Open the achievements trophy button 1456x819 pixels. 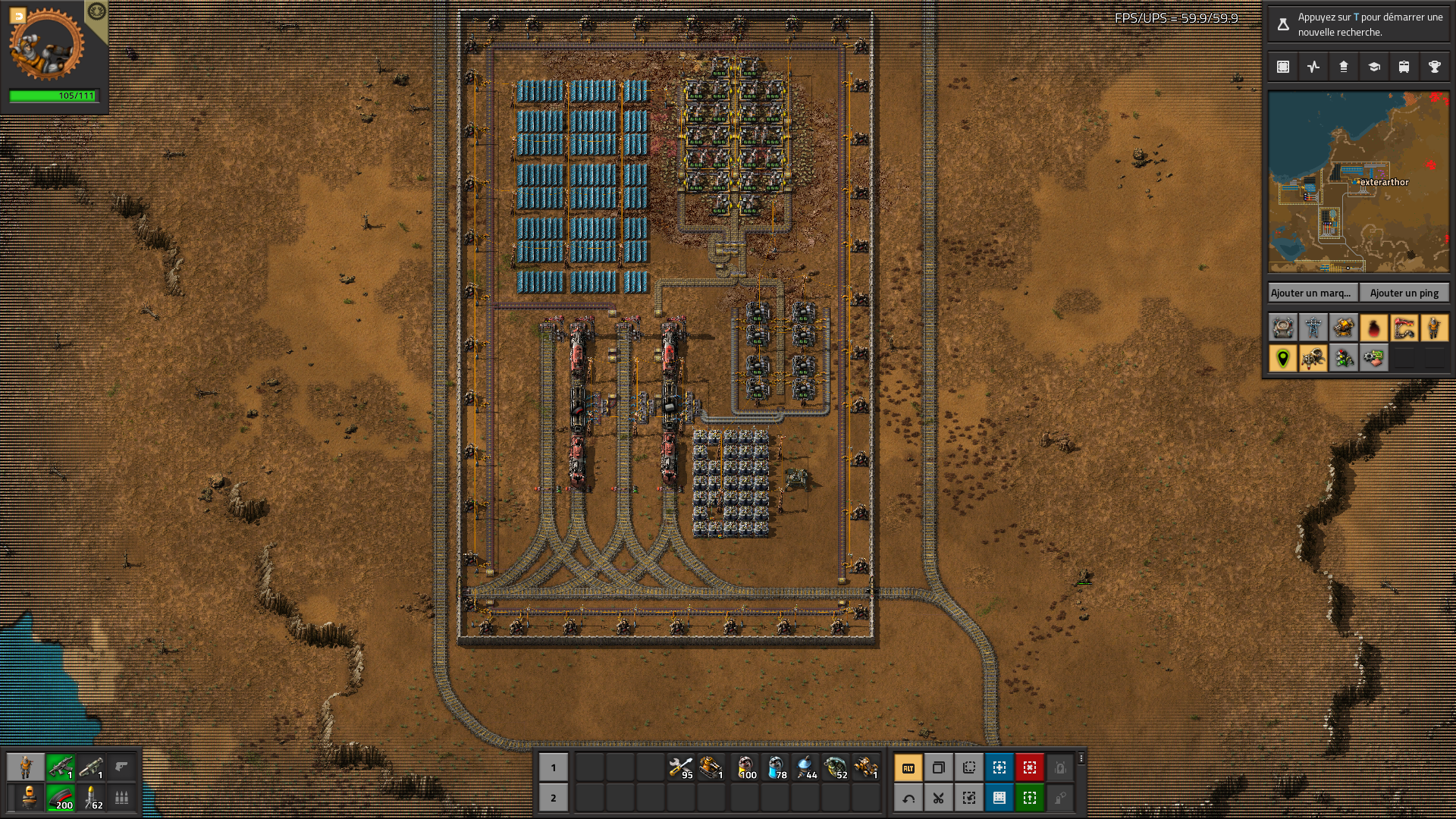(1434, 67)
